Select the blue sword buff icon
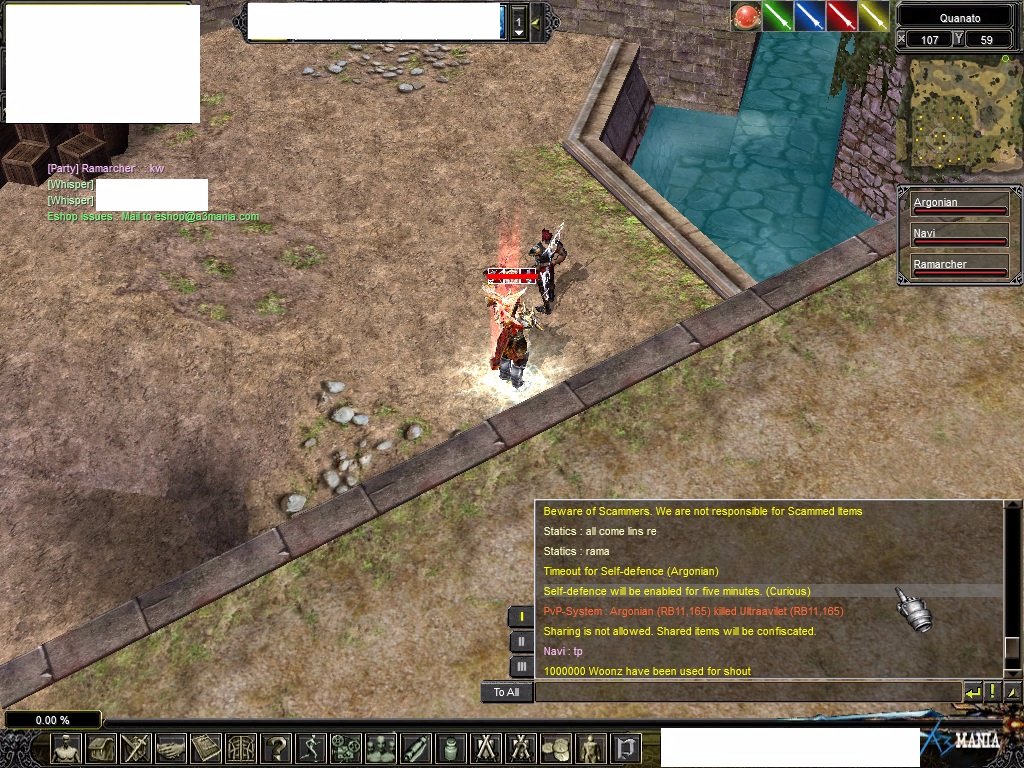The height and width of the screenshot is (768, 1024). [x=810, y=16]
